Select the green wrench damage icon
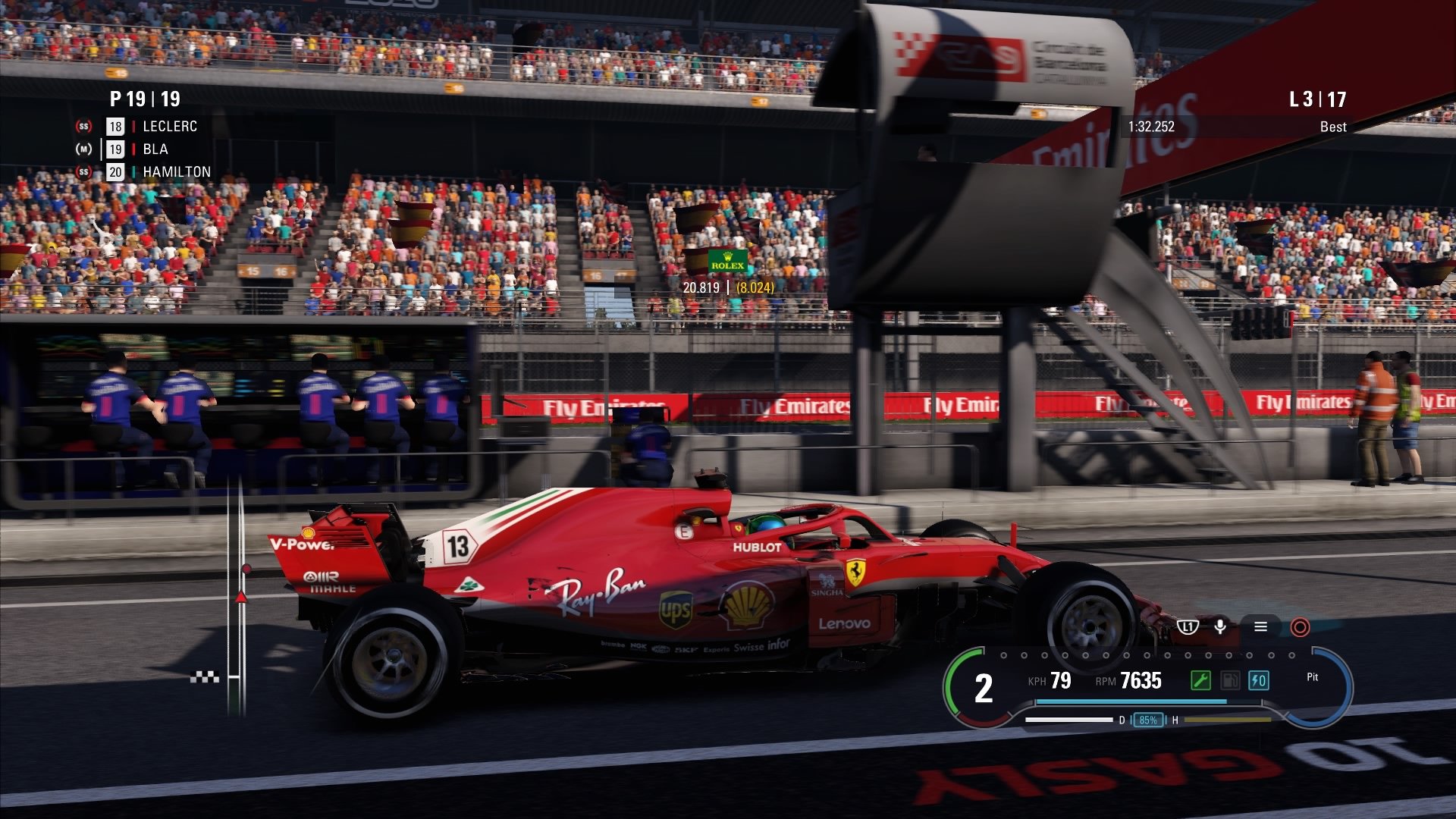The height and width of the screenshot is (819, 1456). tap(1201, 681)
